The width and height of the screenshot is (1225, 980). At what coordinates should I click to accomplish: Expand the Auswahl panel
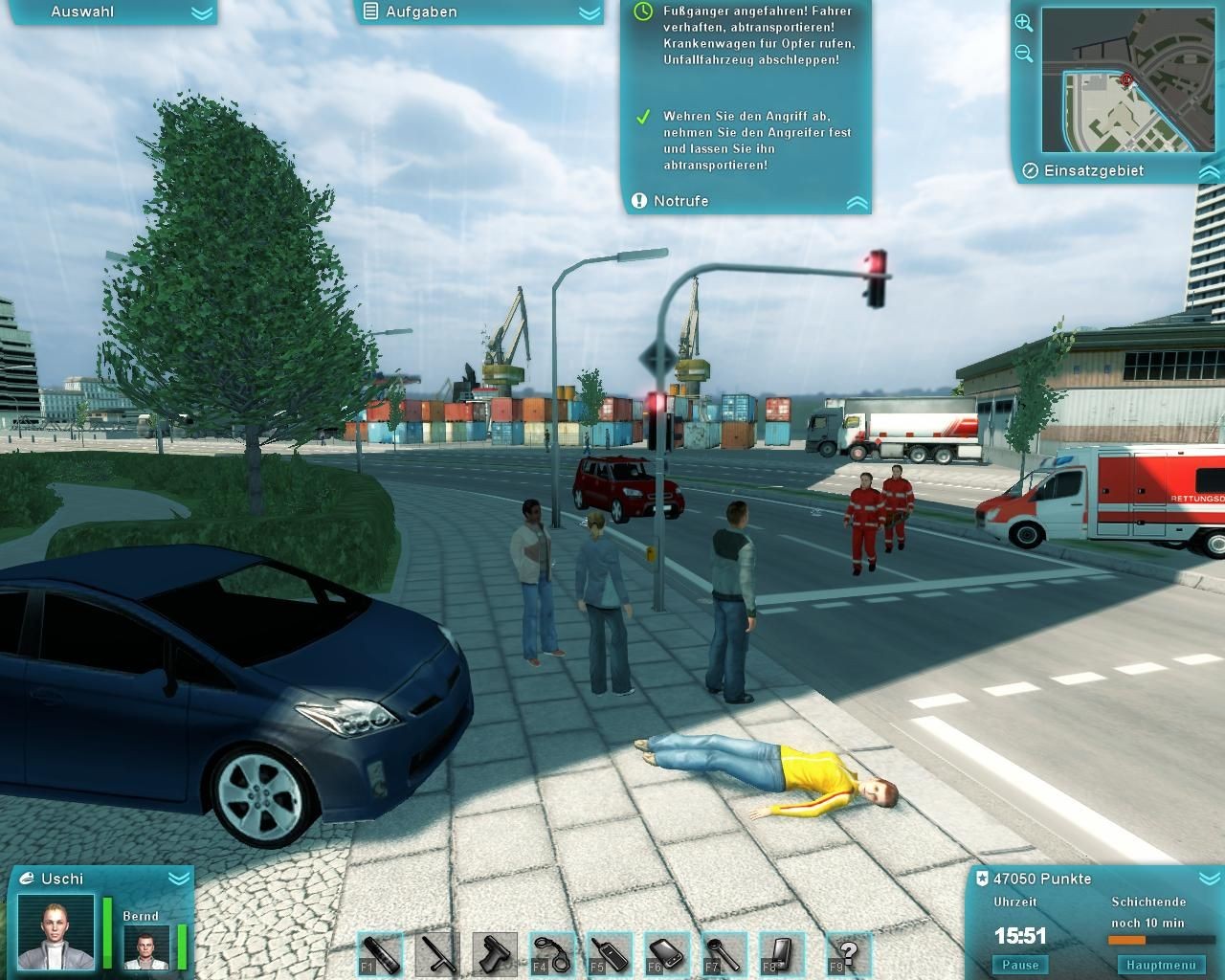coord(201,12)
